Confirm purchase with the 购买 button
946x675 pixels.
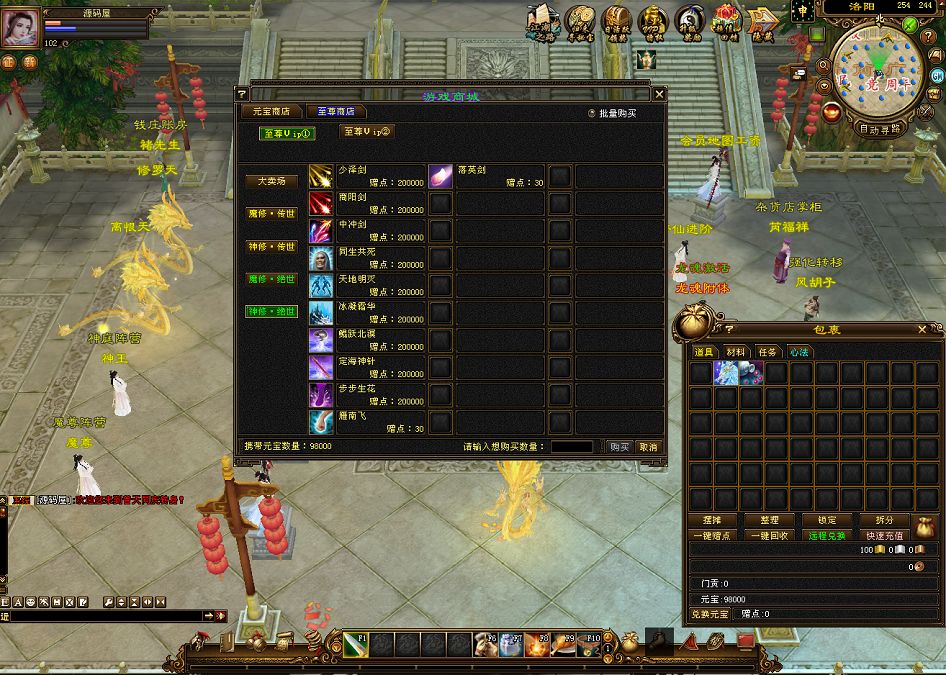pyautogui.click(x=620, y=447)
